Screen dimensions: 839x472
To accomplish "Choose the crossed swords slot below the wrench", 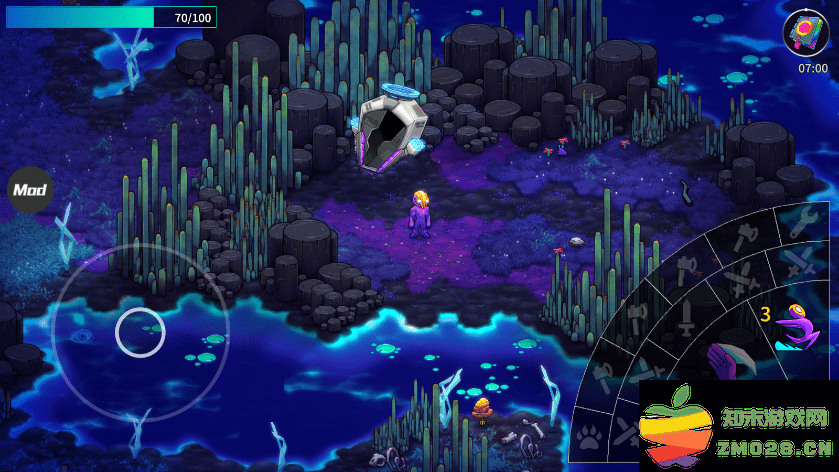I will (x=798, y=262).
